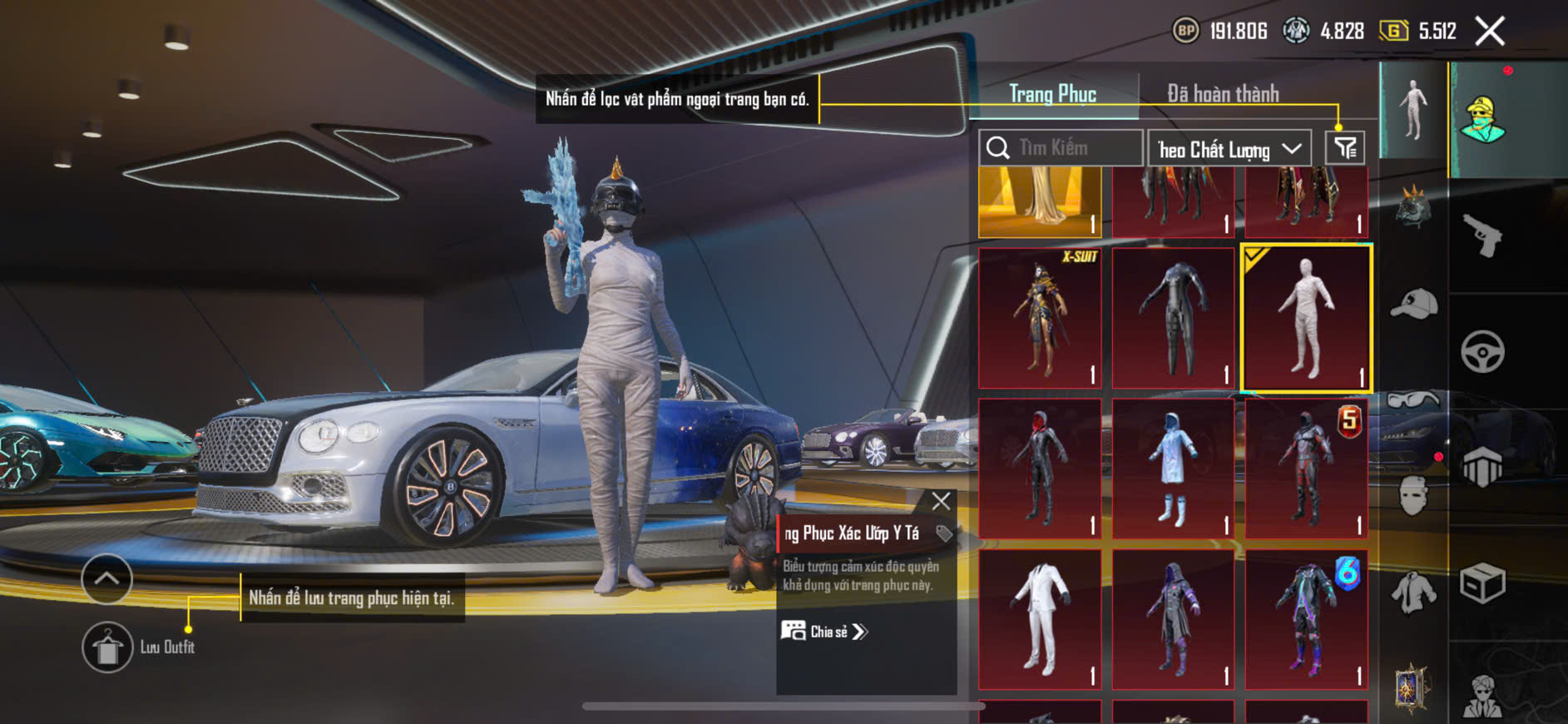Image resolution: width=1568 pixels, height=724 pixels.
Task: Open the pistol weapon skins category
Action: pyautogui.click(x=1482, y=236)
